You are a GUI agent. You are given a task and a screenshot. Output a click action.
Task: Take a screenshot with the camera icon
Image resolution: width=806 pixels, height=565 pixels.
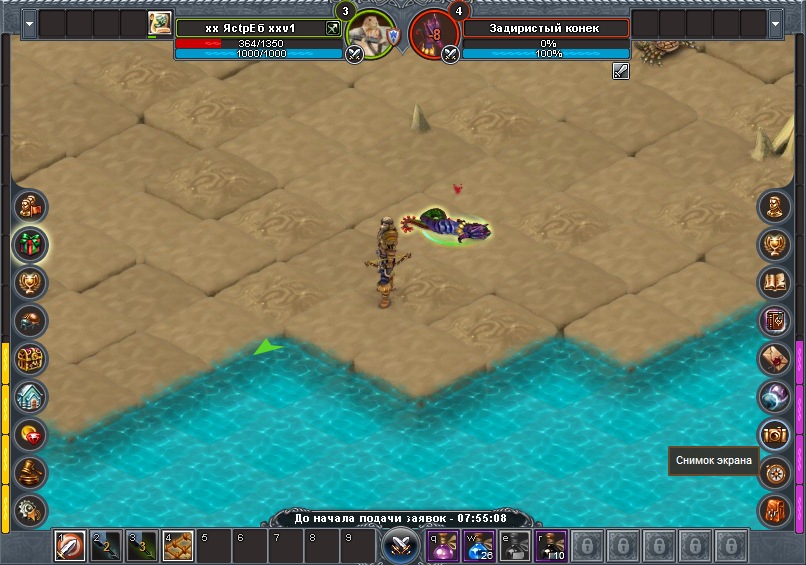[x=774, y=434]
